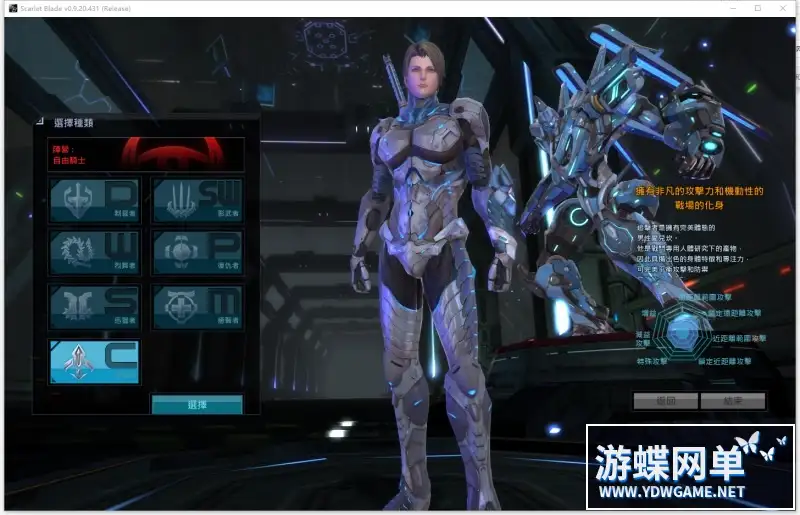Choose the class tile marked with letter D

(x=95, y=199)
